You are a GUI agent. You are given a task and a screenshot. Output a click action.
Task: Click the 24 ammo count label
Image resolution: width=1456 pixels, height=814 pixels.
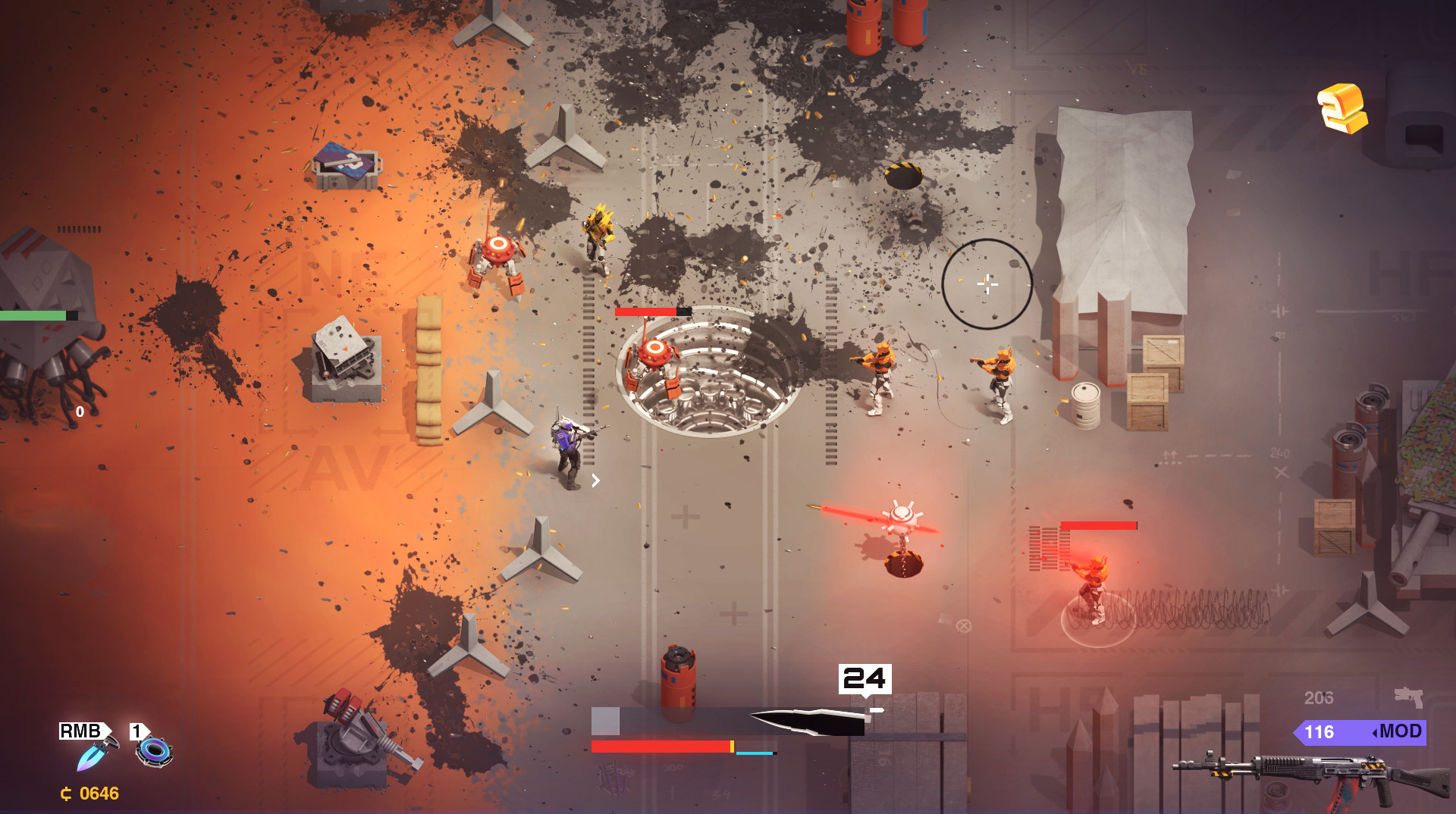(864, 677)
